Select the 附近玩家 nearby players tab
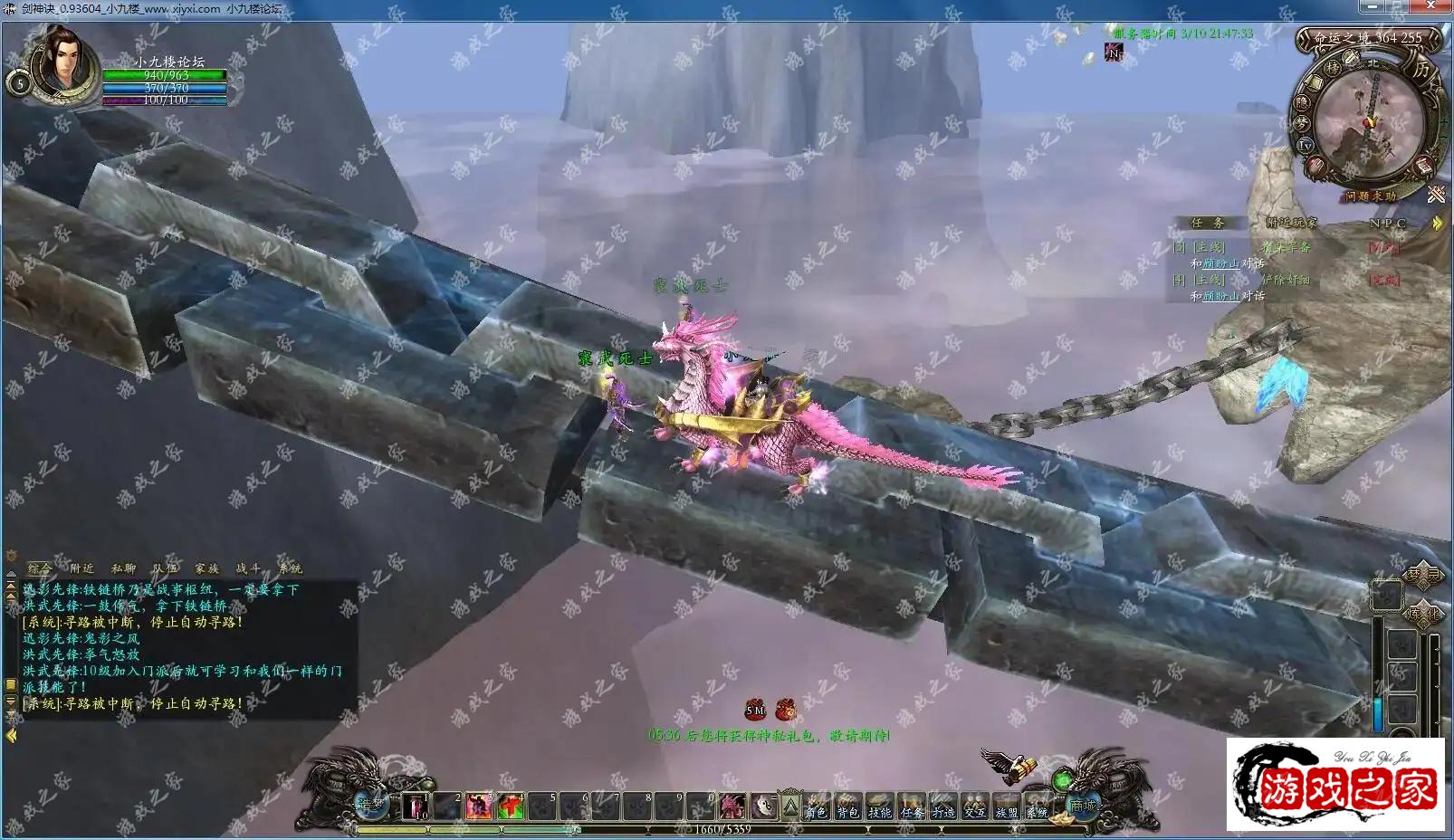The image size is (1454, 840). [1291, 223]
